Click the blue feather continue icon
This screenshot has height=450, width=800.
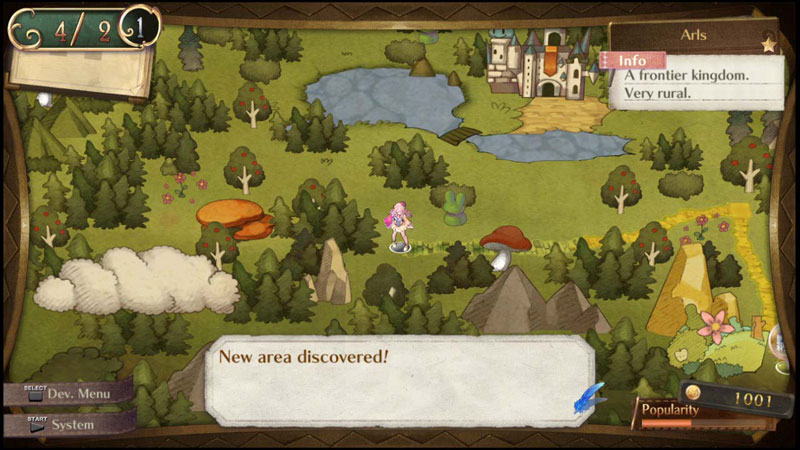(x=590, y=397)
